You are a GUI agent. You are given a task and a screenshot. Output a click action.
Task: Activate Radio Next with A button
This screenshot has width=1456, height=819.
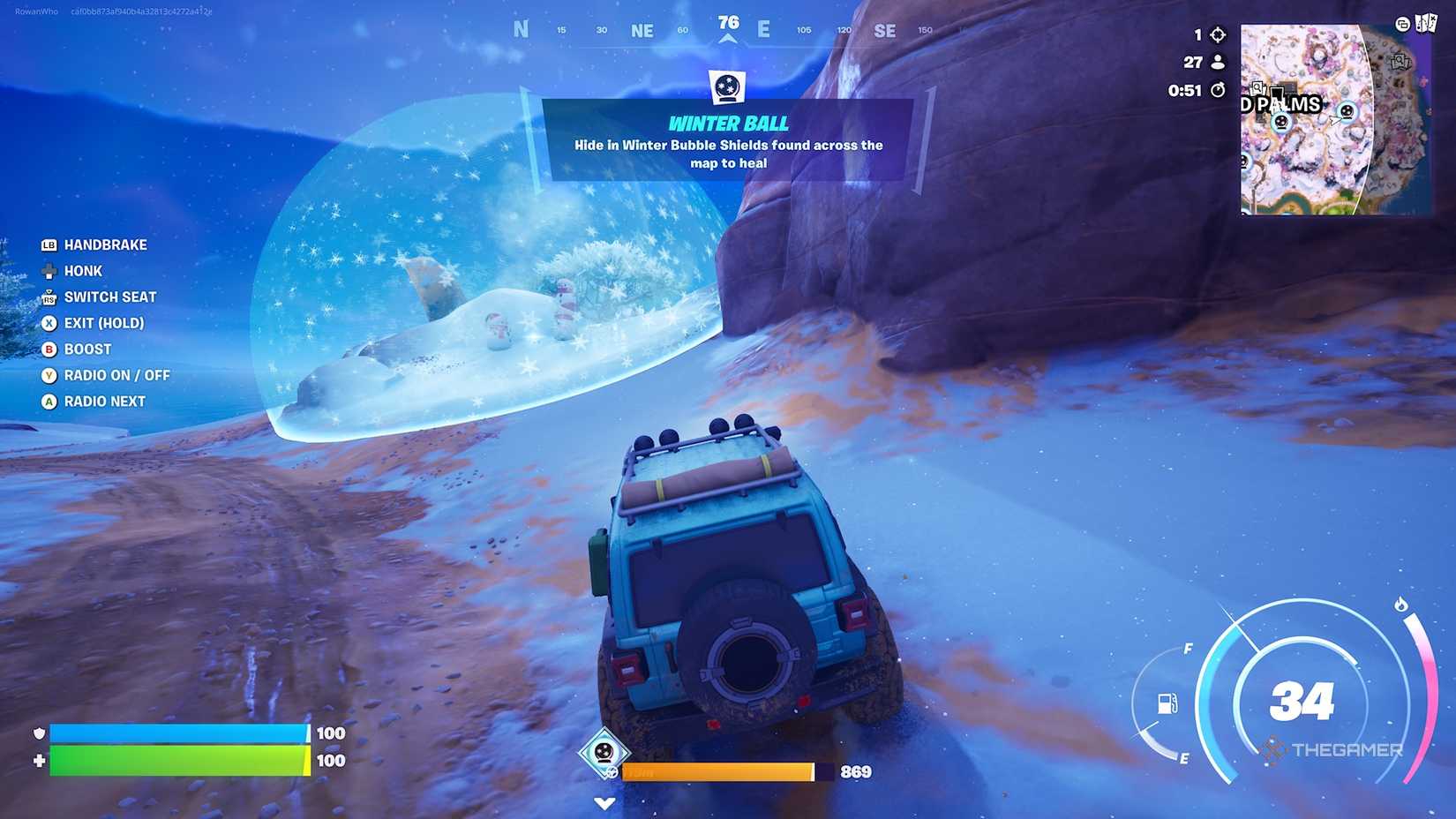click(49, 402)
